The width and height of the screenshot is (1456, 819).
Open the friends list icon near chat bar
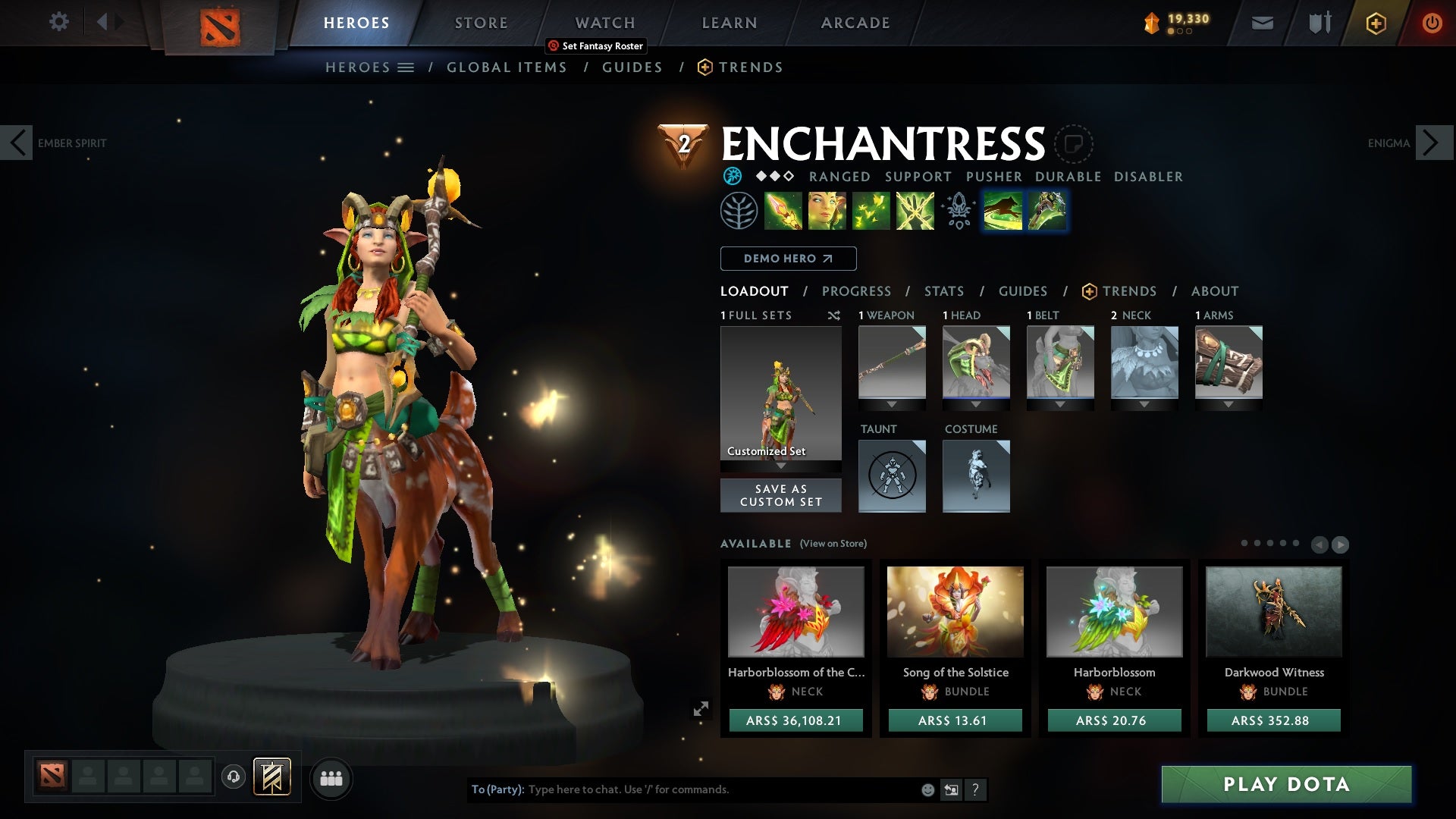(x=331, y=778)
